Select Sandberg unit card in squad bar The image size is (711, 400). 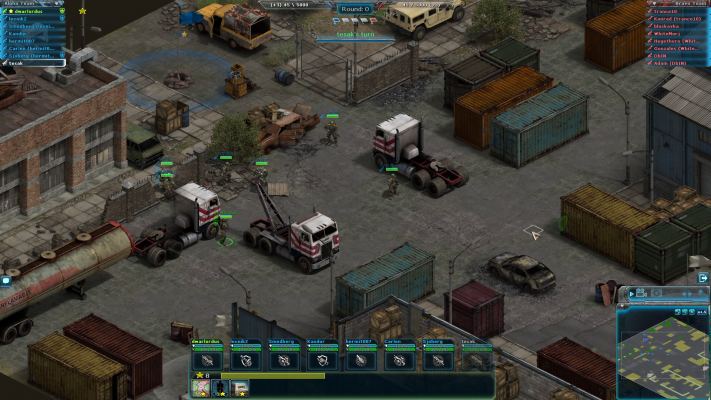tap(282, 359)
